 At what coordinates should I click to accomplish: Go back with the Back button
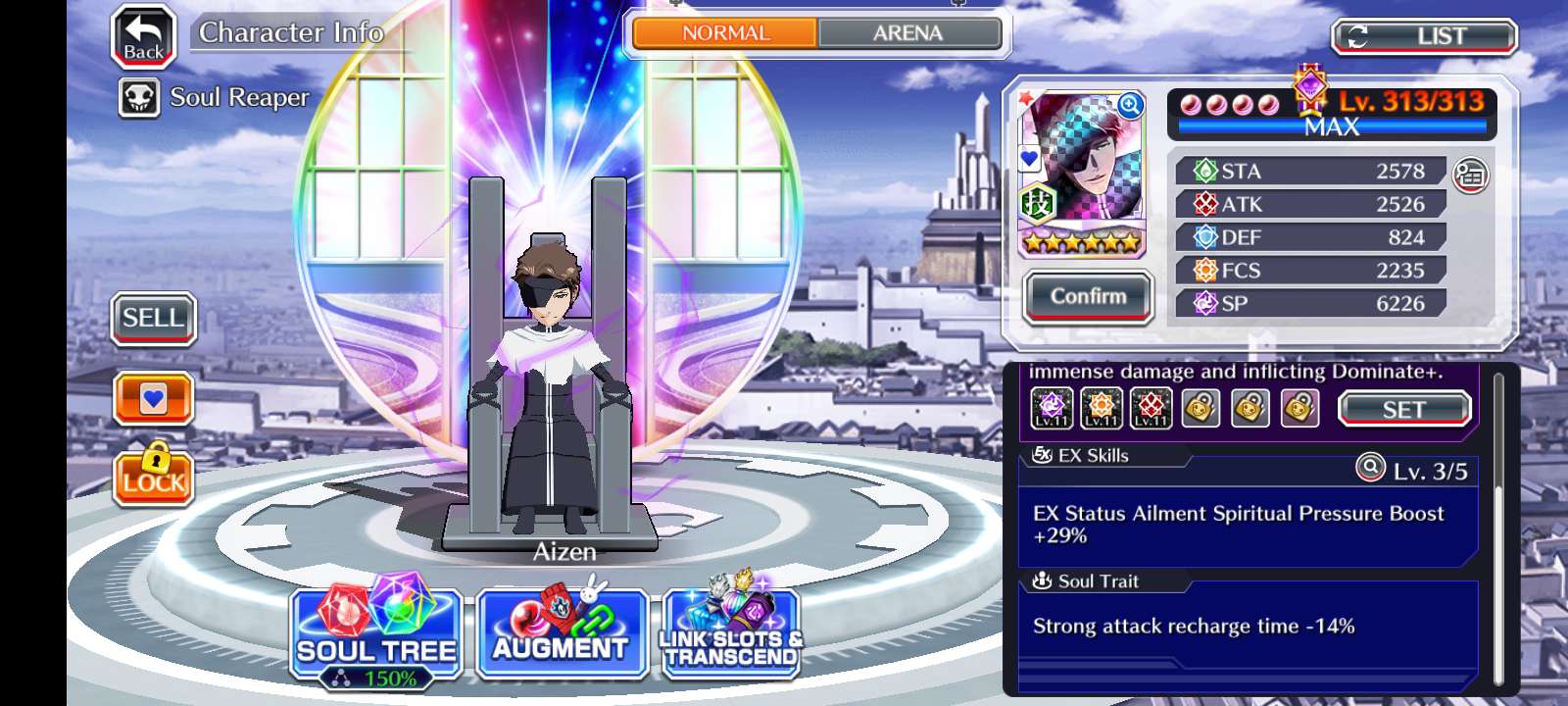pyautogui.click(x=143, y=37)
